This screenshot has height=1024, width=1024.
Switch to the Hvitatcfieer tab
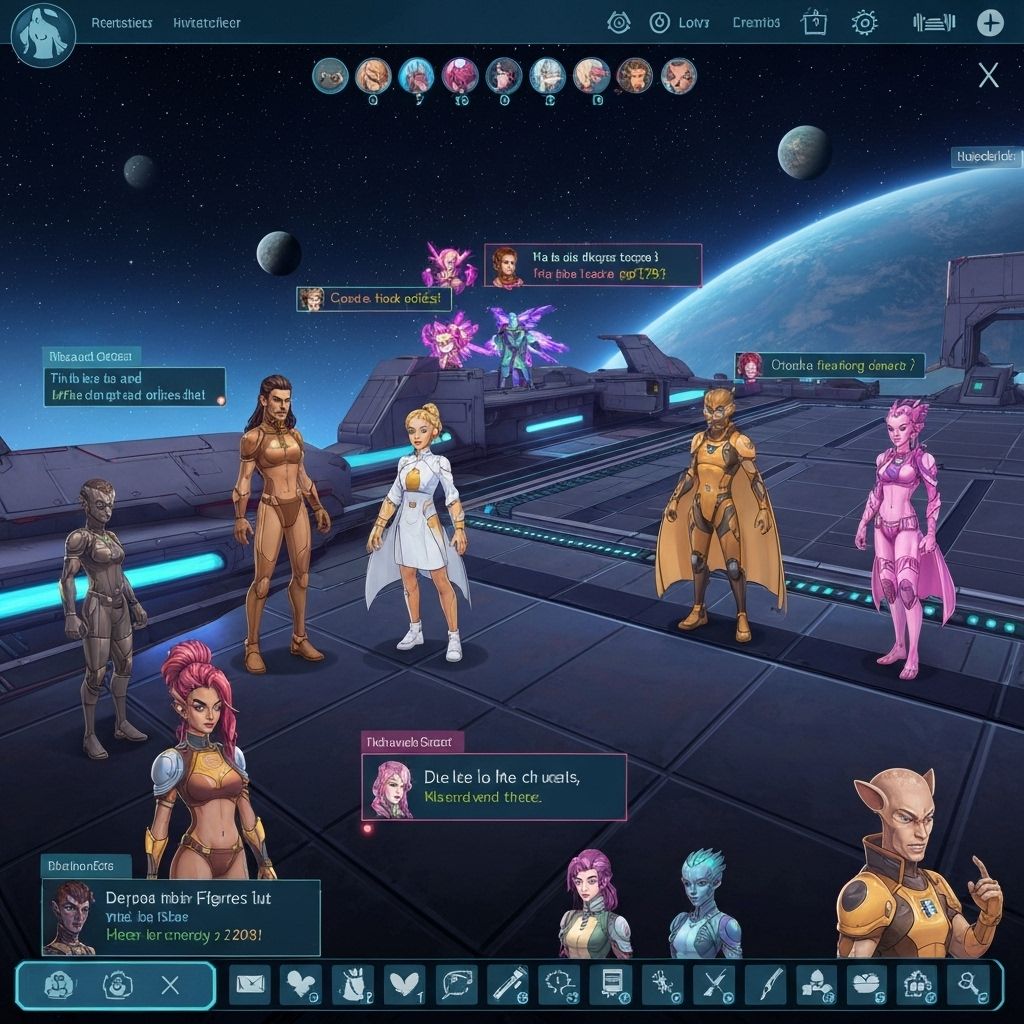206,22
